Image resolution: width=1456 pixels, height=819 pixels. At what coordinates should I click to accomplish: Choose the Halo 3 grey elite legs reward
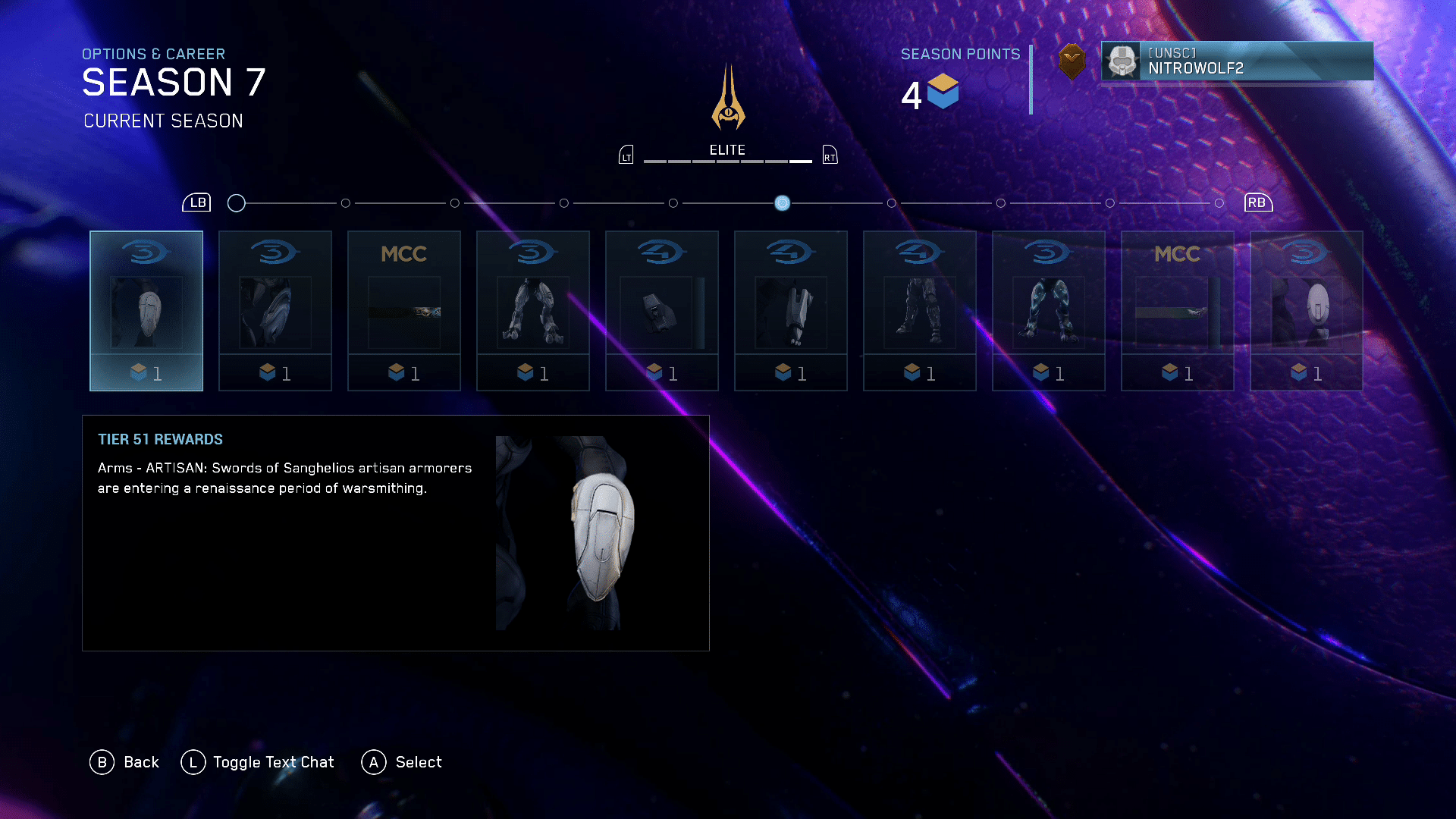533,310
